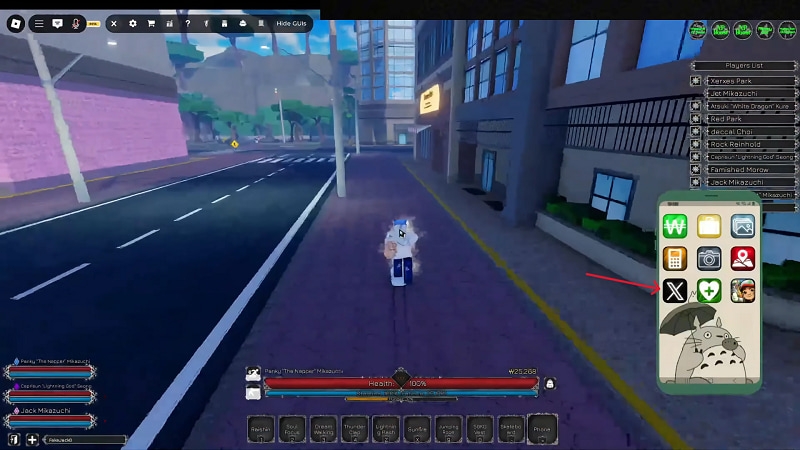Activate the Thunder Clap ability
This screenshot has width=800, height=450.
tap(355, 428)
